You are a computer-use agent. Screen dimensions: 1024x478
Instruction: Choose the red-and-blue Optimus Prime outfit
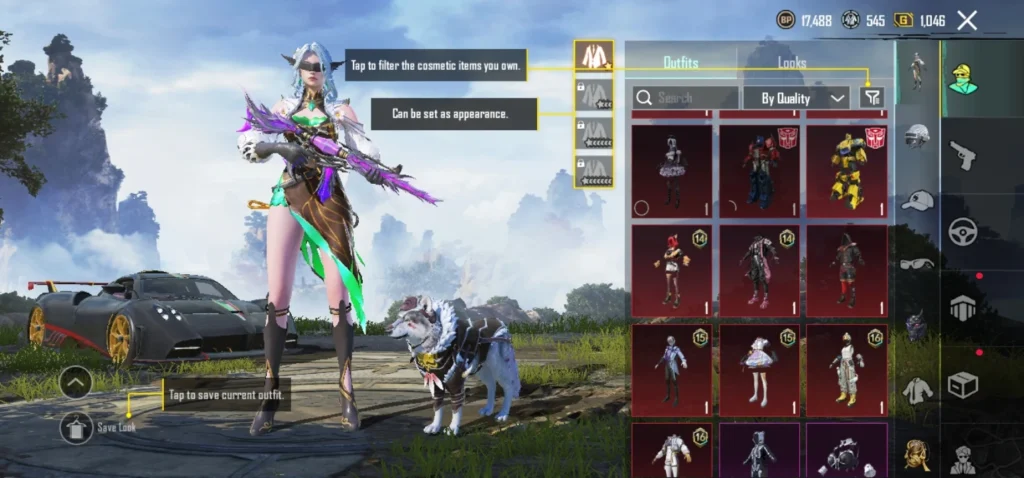click(x=759, y=171)
